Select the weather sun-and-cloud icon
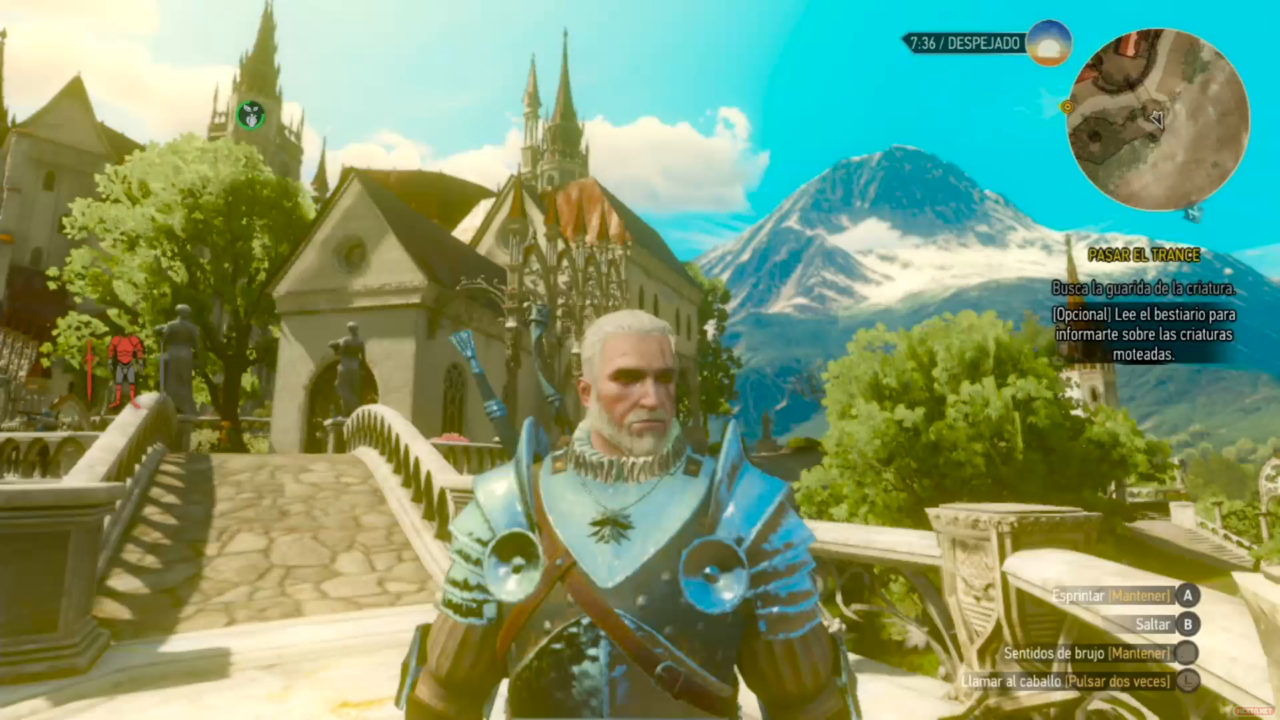 click(x=1049, y=43)
